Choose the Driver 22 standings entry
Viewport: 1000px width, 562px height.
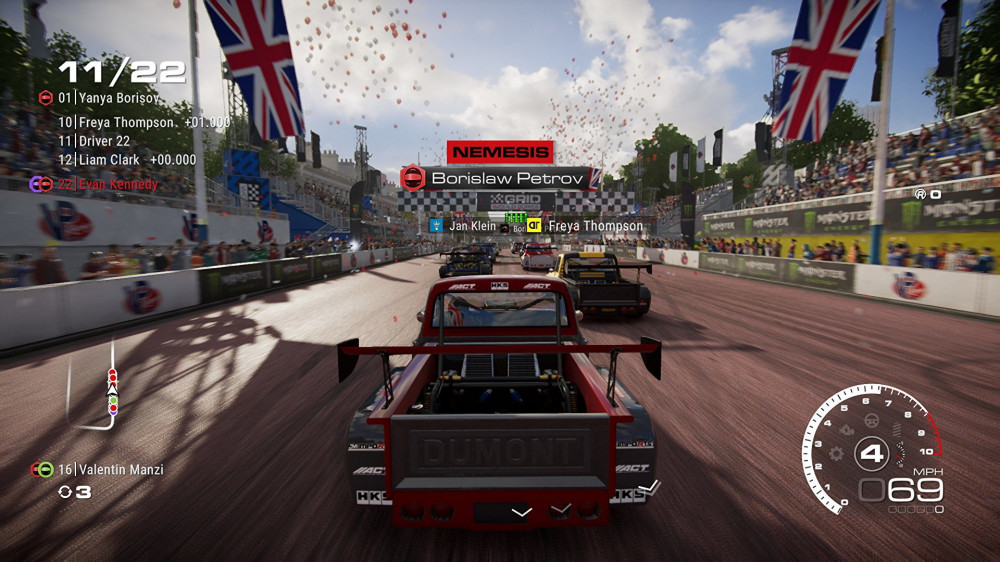coord(95,141)
